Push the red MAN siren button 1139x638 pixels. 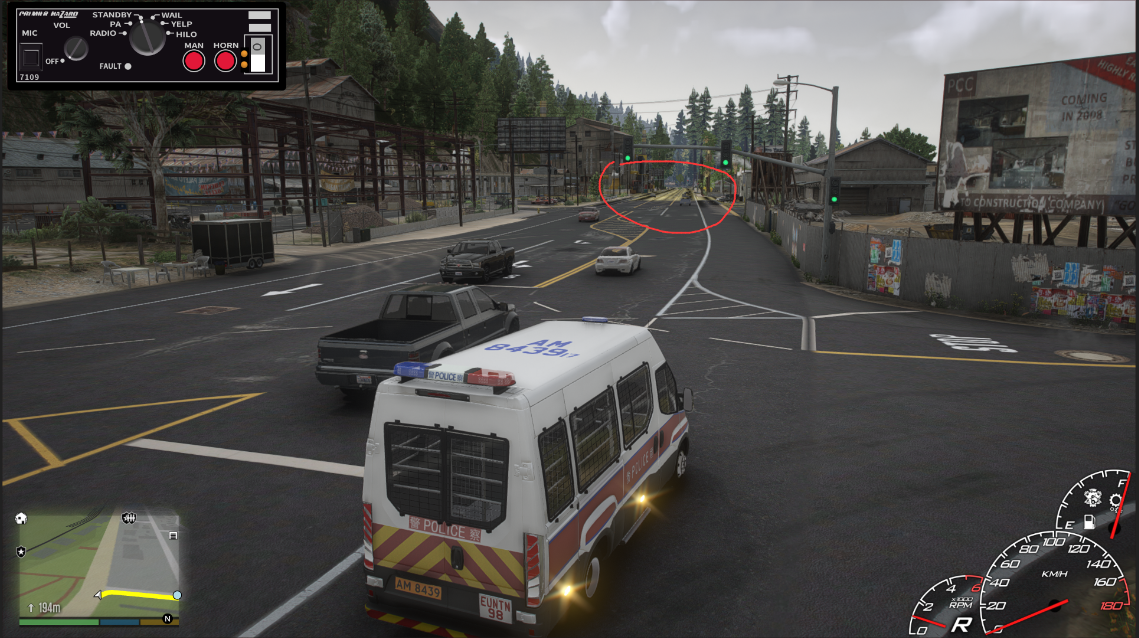click(193, 61)
